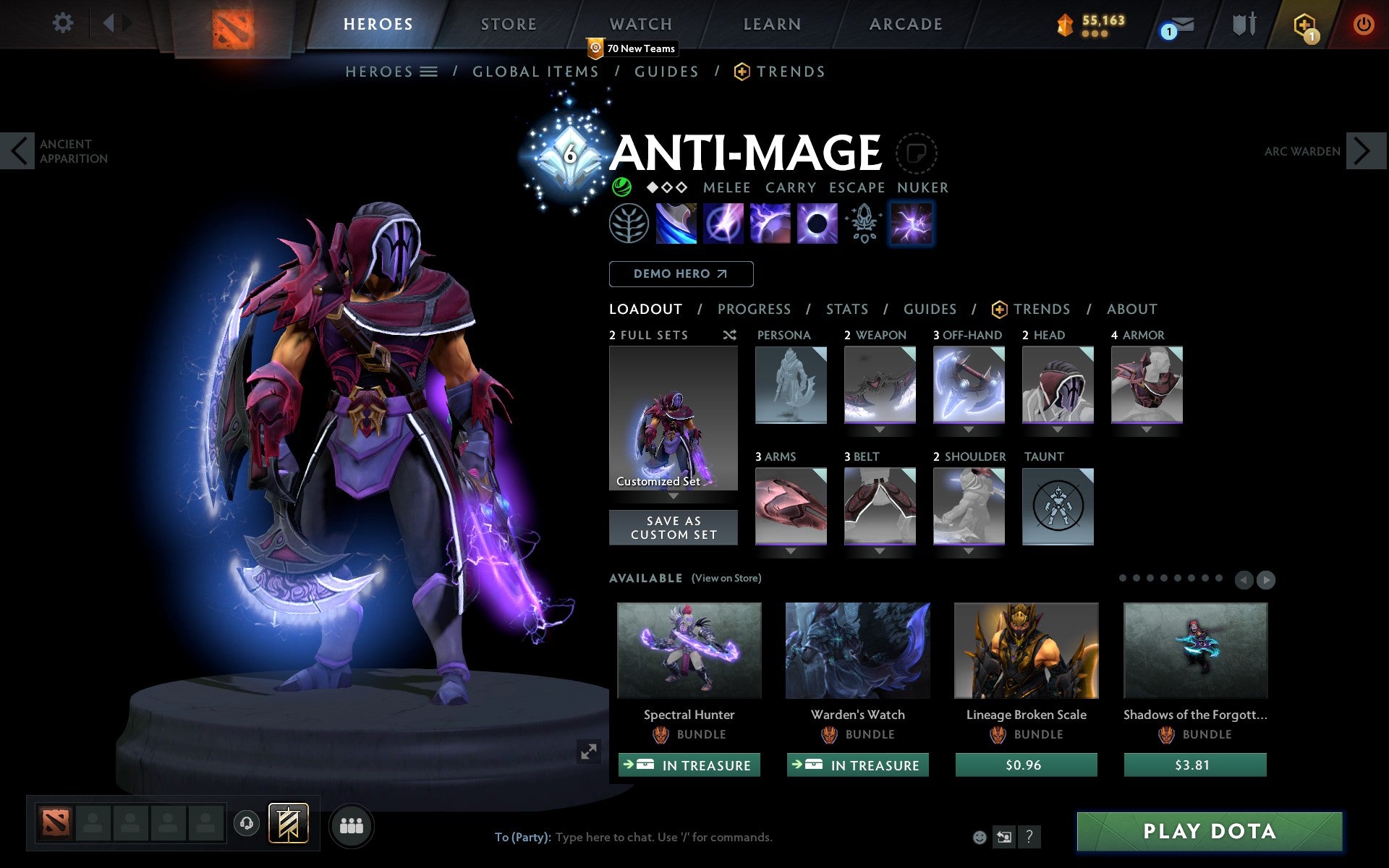Screen dimensions: 1389x868
Task: Select the Mana Break ability icon
Action: 676,224
